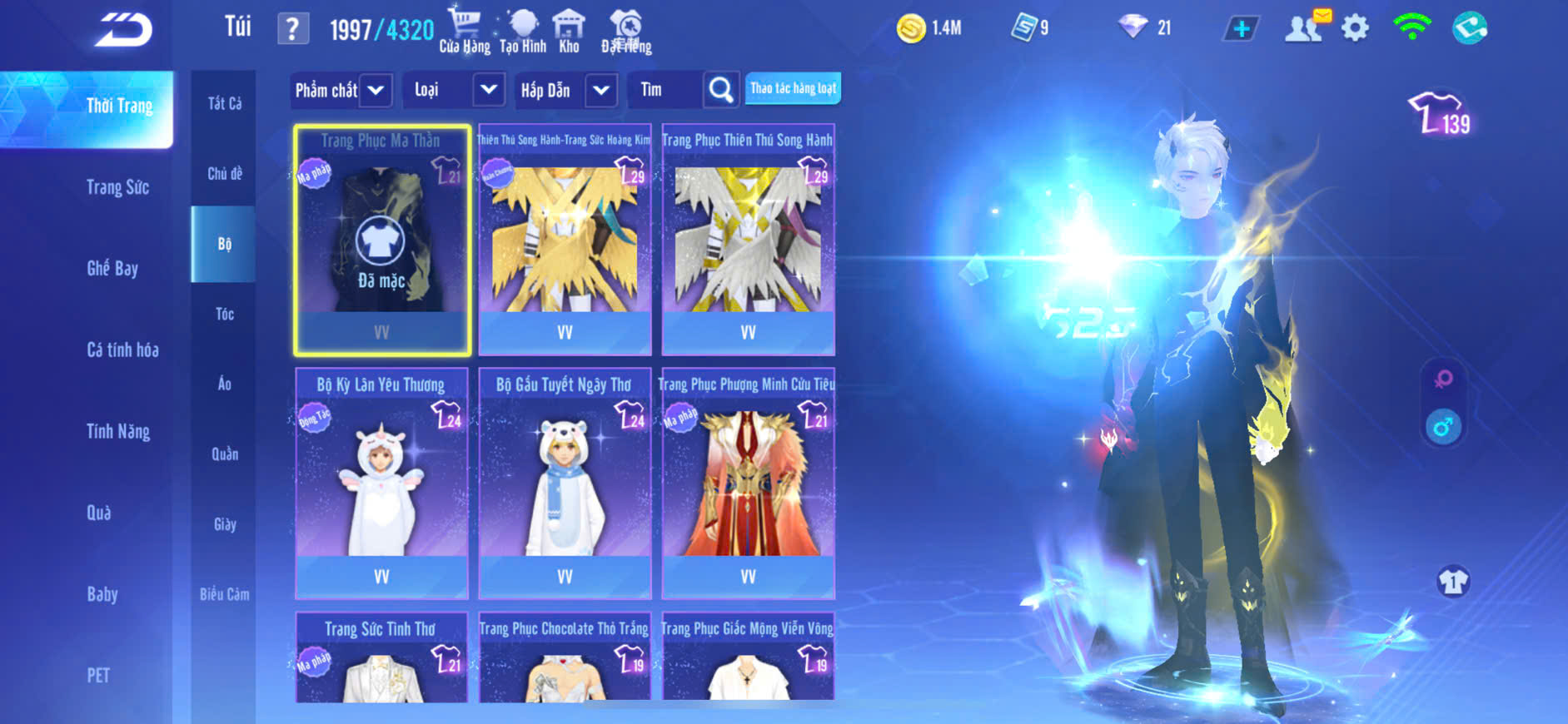Open the Tạo Hình styling menu
The width and height of the screenshot is (1568, 724).
pos(523,31)
